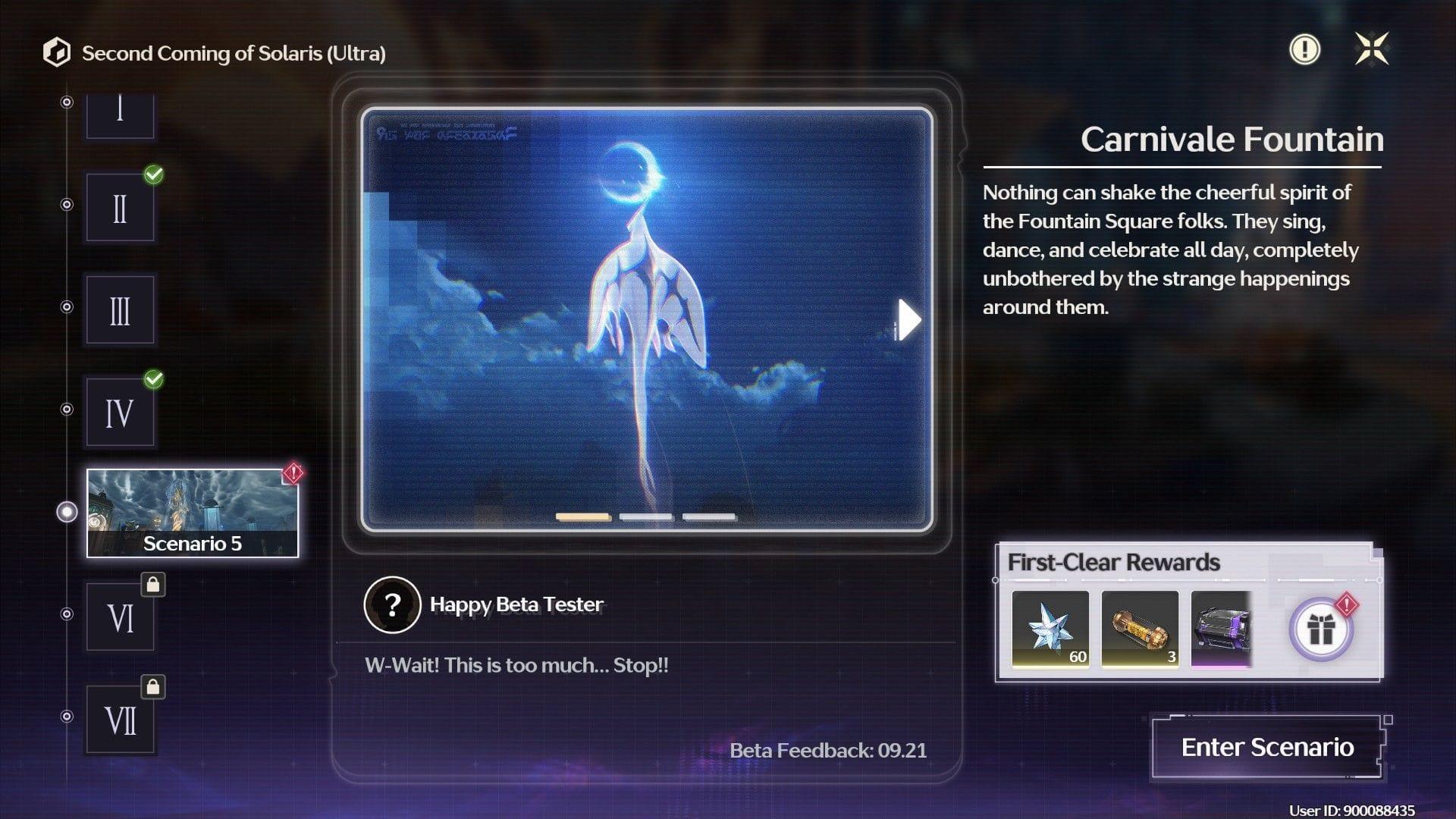The height and width of the screenshot is (819, 1456).
Task: Open the gift icon in First-Clear Rewards
Action: [1321, 630]
